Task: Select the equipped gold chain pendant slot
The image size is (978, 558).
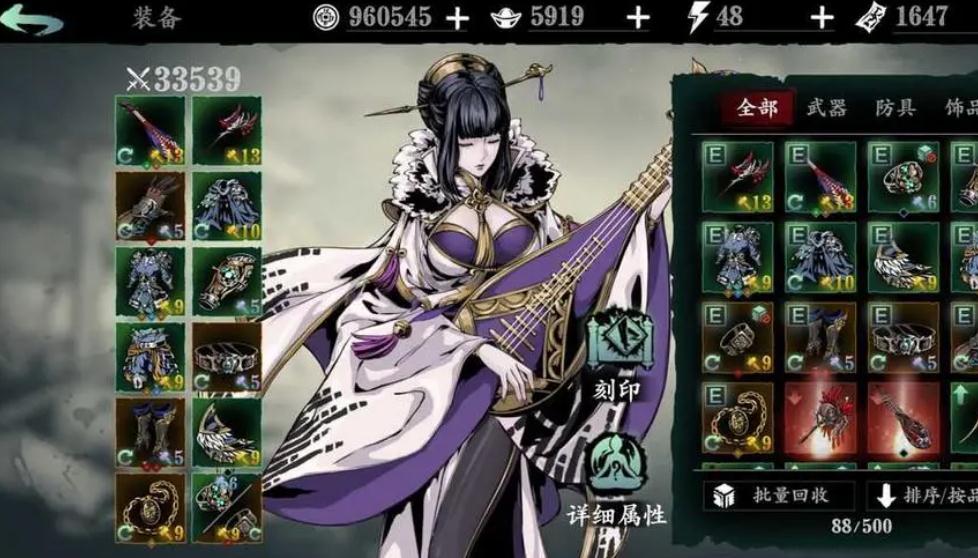Action: tap(150, 506)
